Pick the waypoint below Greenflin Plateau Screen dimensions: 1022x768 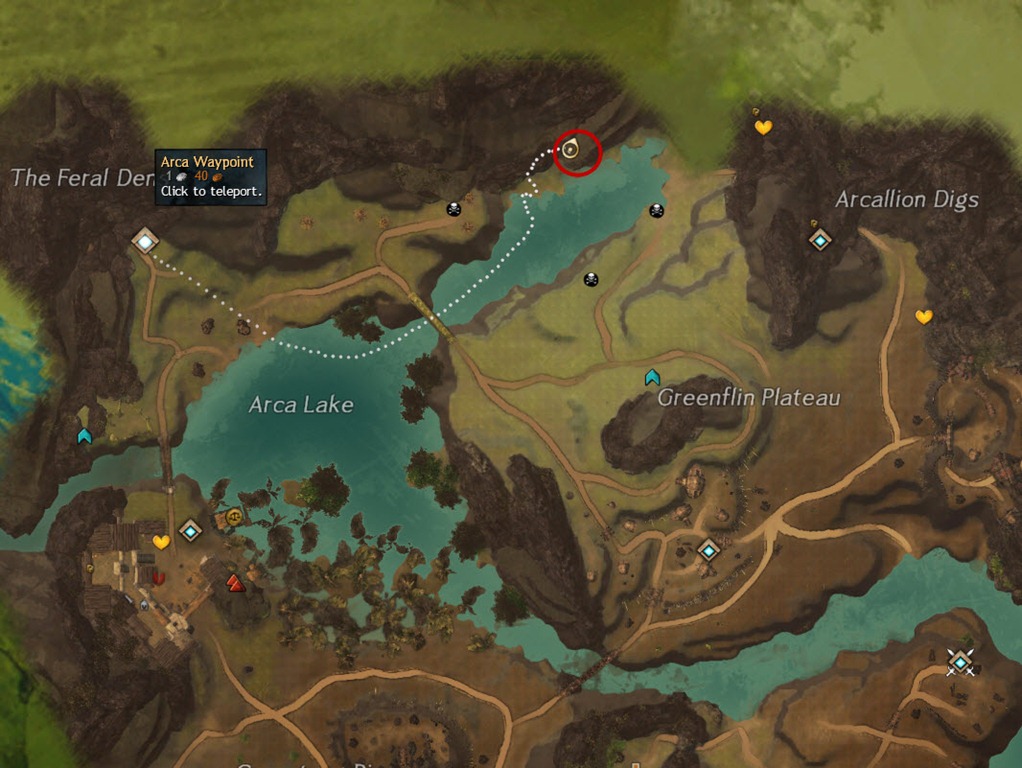tap(709, 549)
